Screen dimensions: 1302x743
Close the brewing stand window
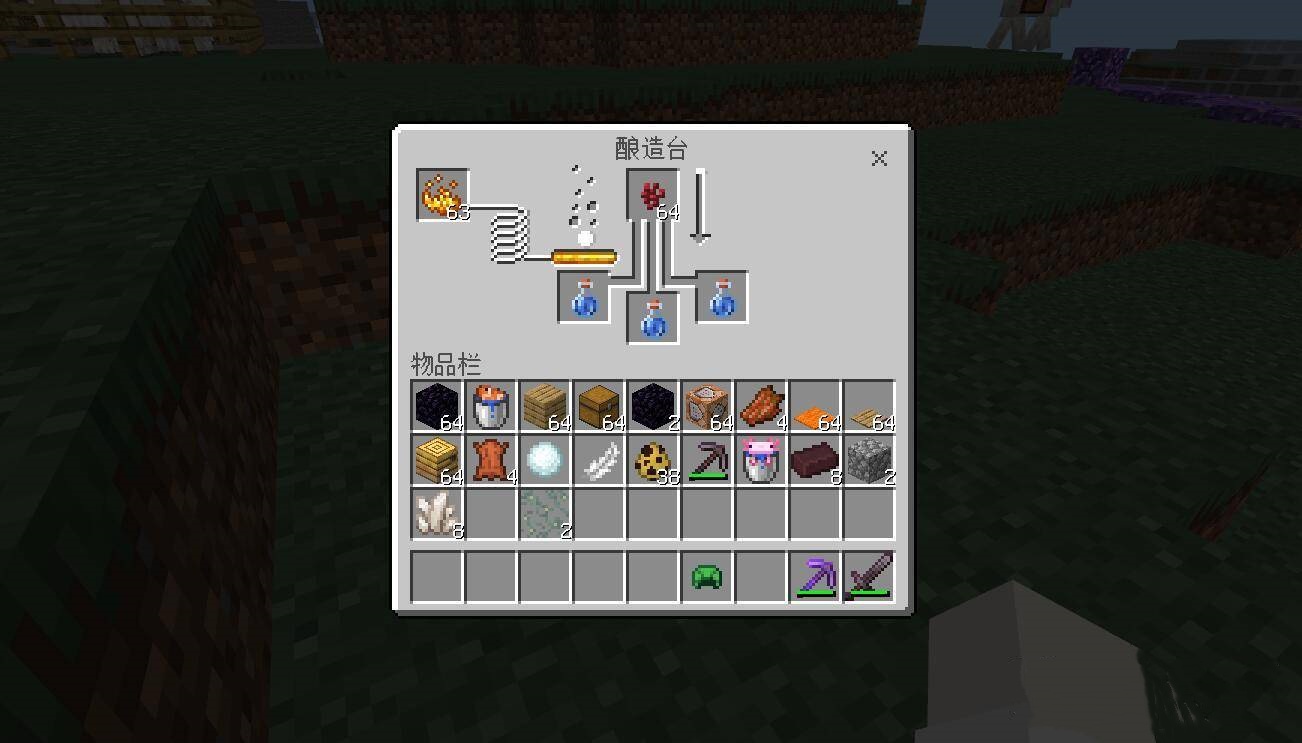coord(879,158)
